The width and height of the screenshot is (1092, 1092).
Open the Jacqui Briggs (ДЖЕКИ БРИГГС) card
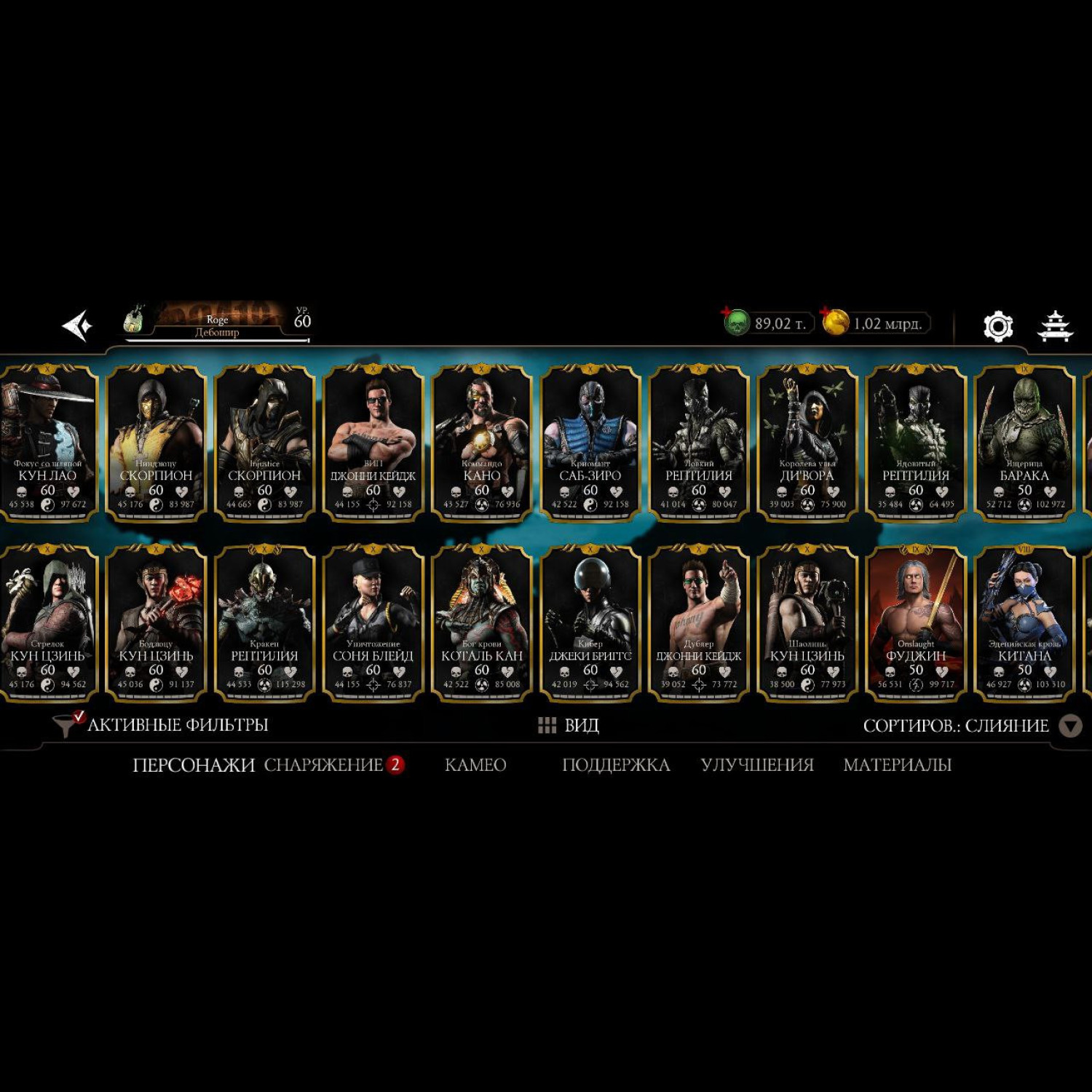click(590, 622)
